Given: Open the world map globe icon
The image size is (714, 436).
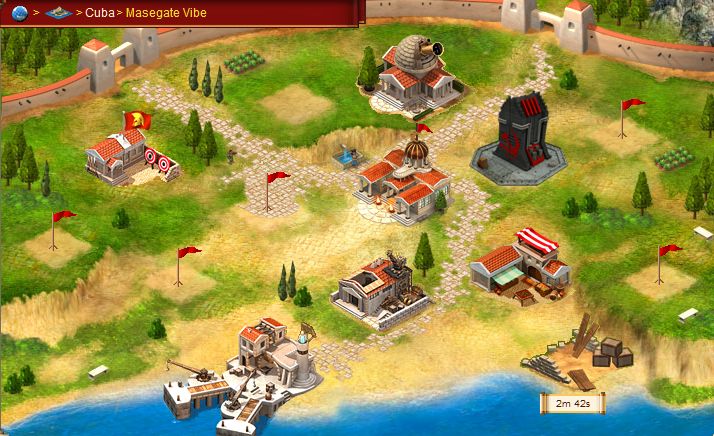Looking at the screenshot, I should click(x=18, y=13).
